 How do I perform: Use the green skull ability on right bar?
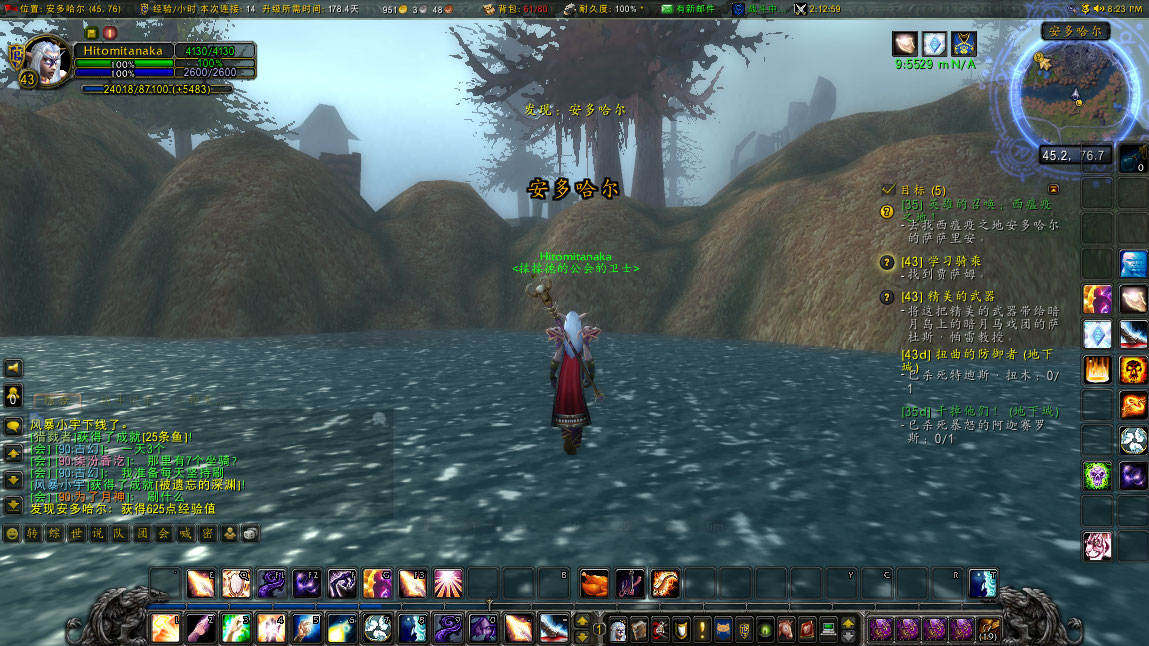1097,474
